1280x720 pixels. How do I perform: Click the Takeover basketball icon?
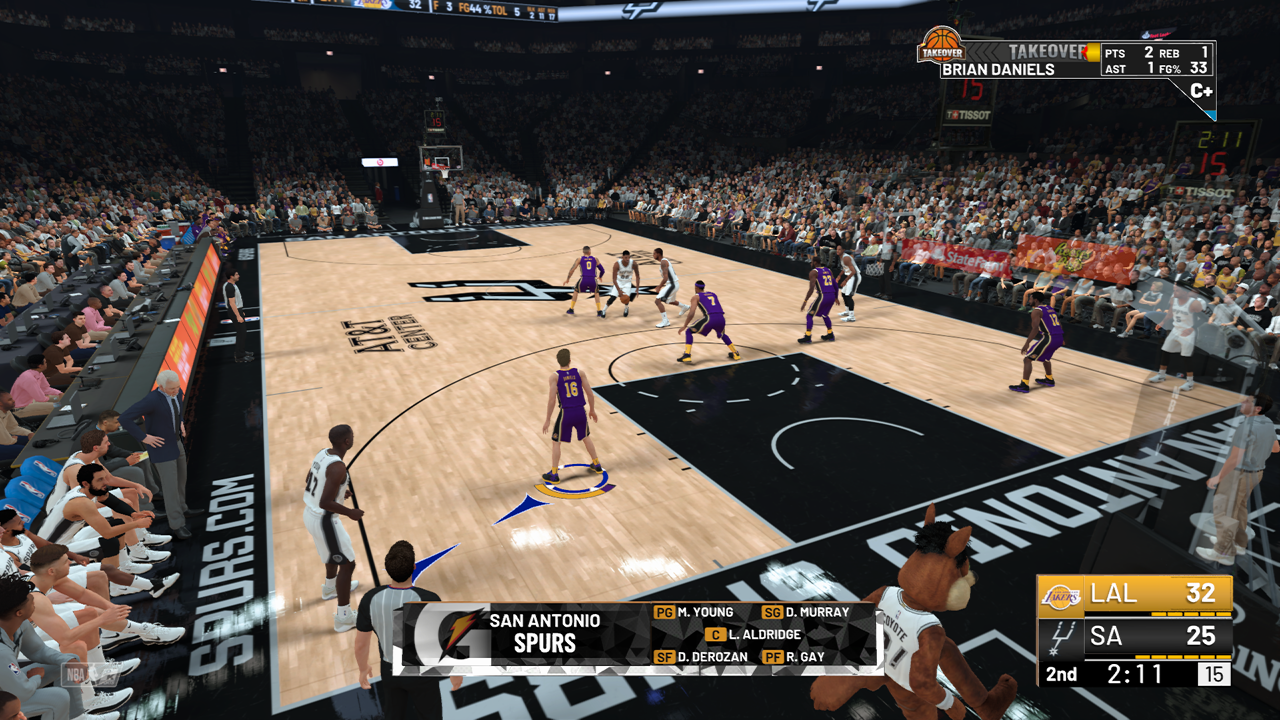[x=940, y=44]
